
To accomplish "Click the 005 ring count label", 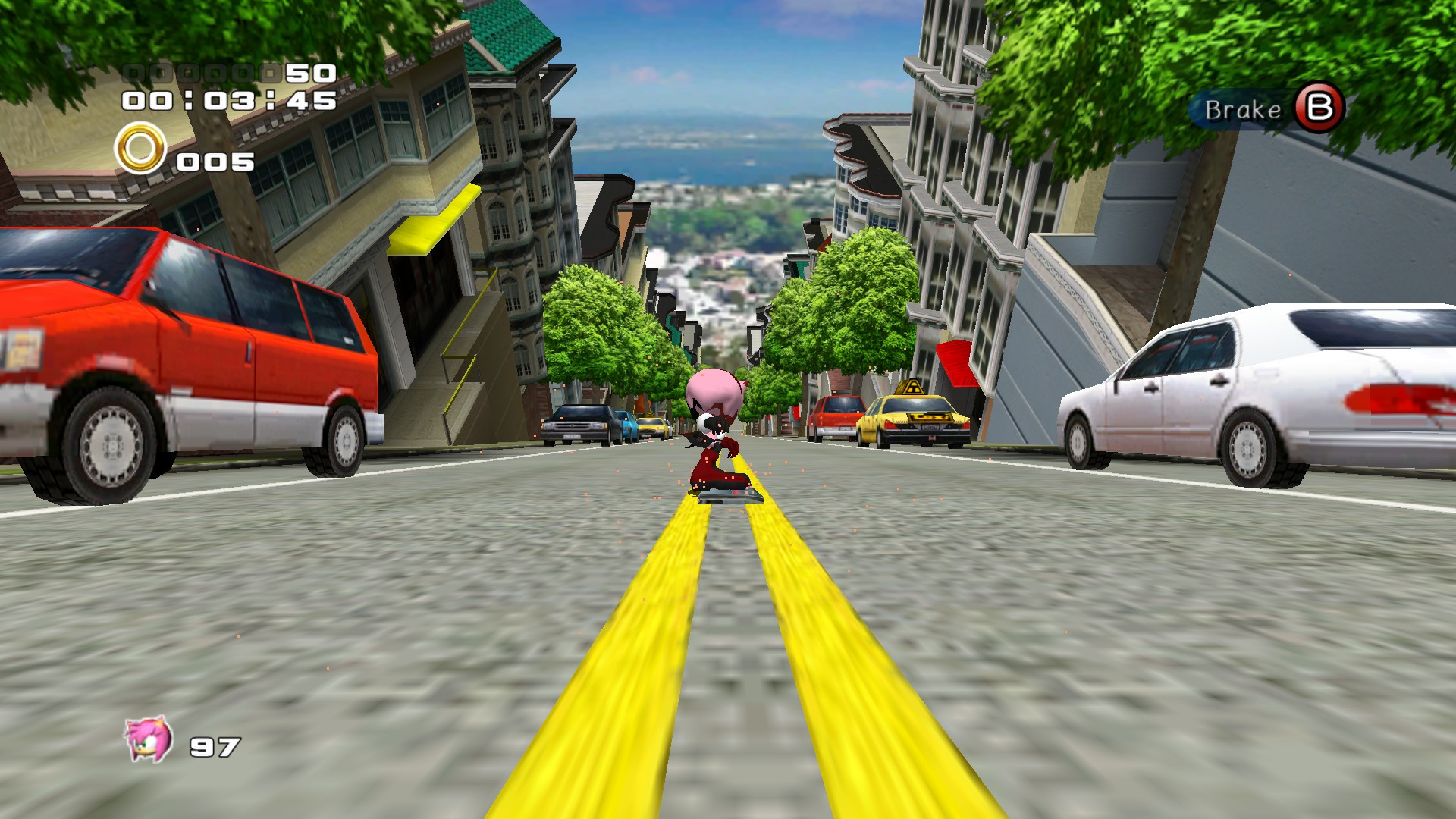I will pos(215,162).
